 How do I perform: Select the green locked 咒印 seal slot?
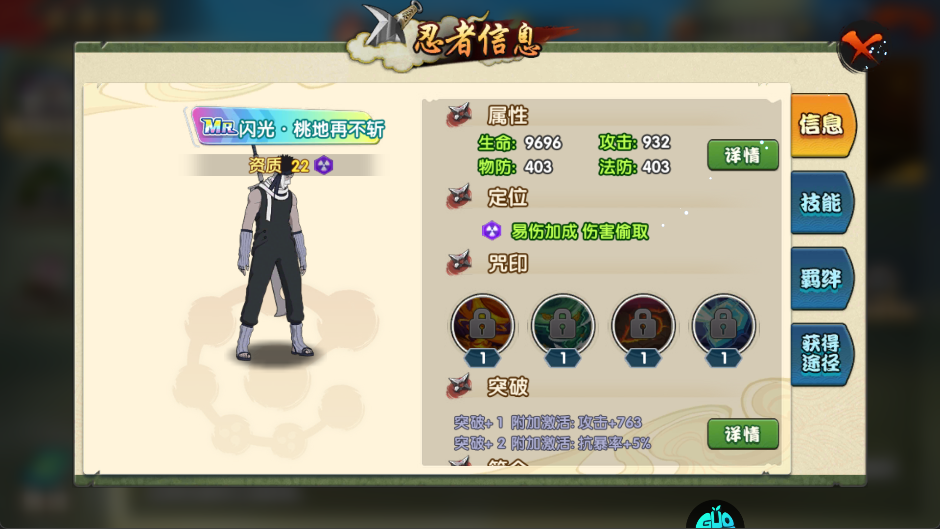tap(563, 325)
